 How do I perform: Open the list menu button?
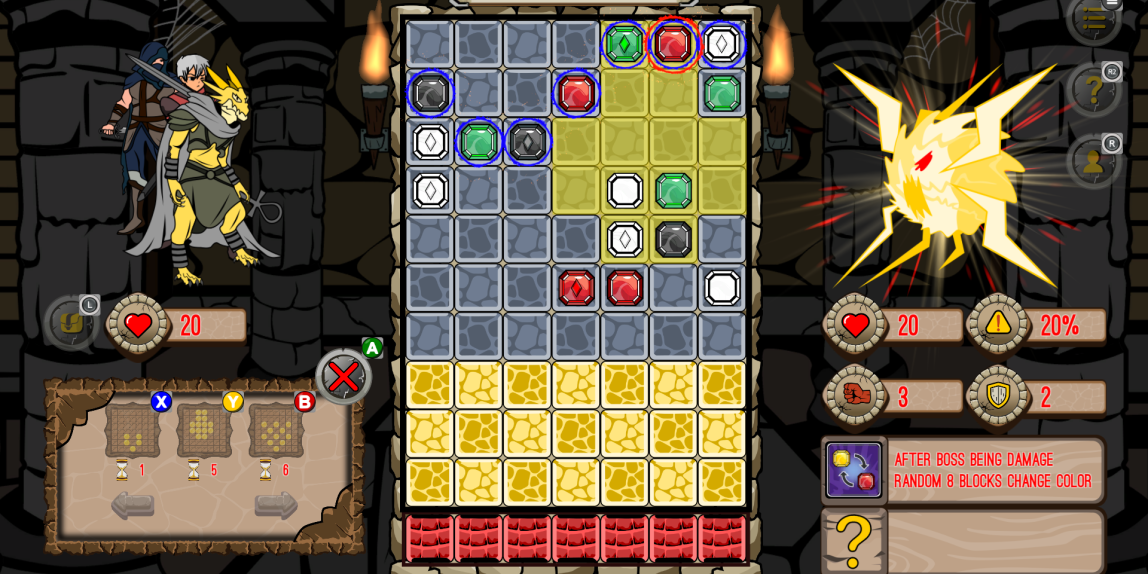[x=1094, y=17]
